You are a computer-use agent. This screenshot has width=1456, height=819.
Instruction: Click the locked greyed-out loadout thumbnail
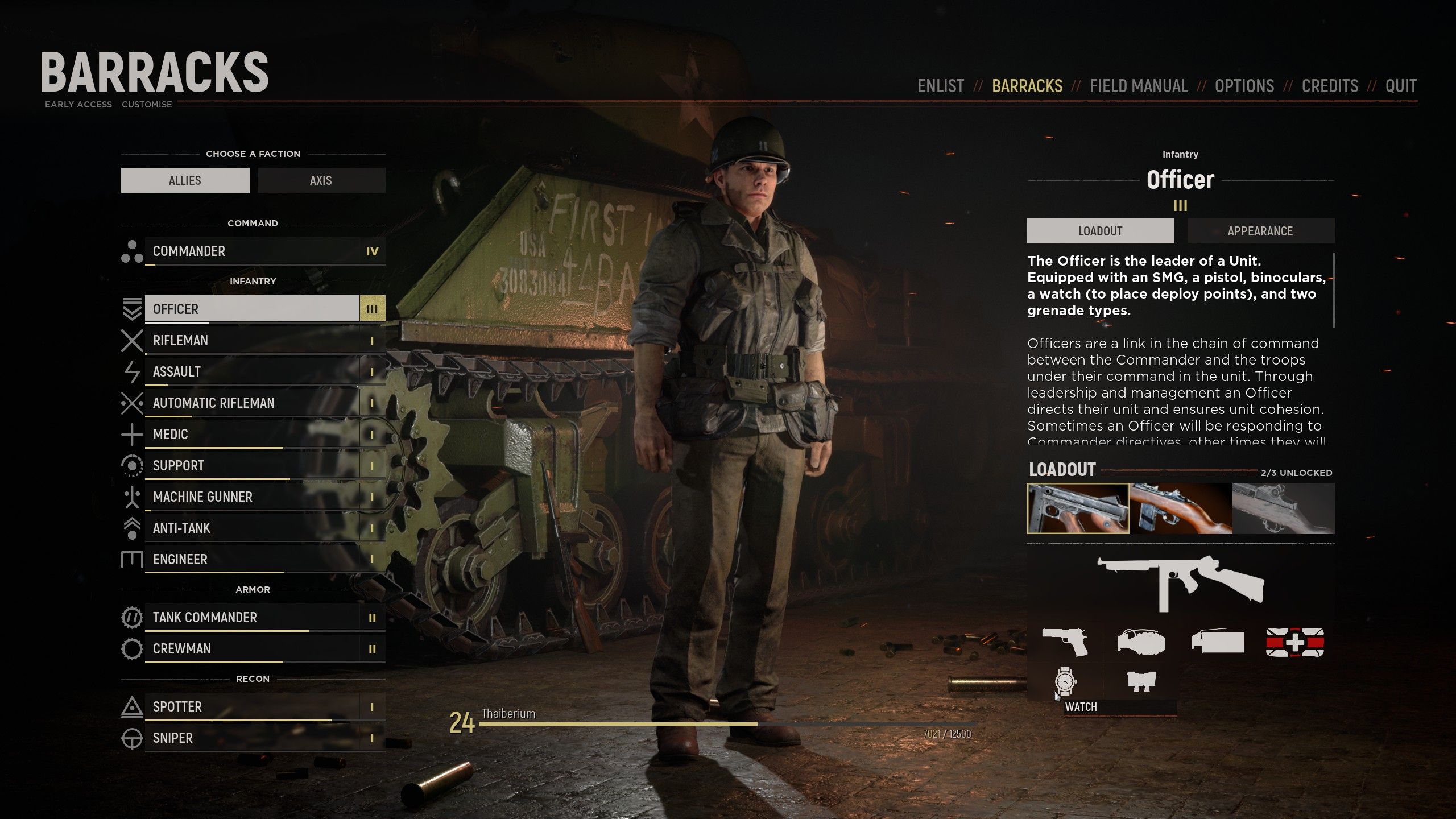tap(1283, 508)
